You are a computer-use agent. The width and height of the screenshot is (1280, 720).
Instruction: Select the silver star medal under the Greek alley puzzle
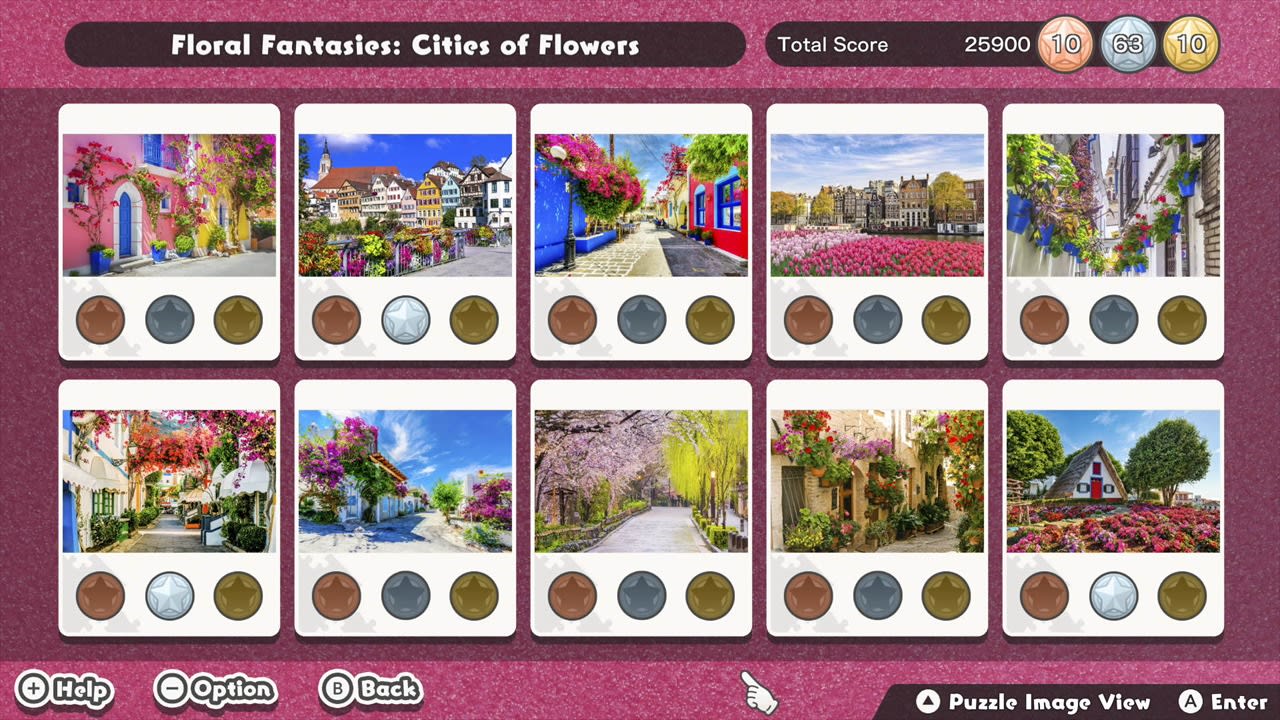point(169,597)
